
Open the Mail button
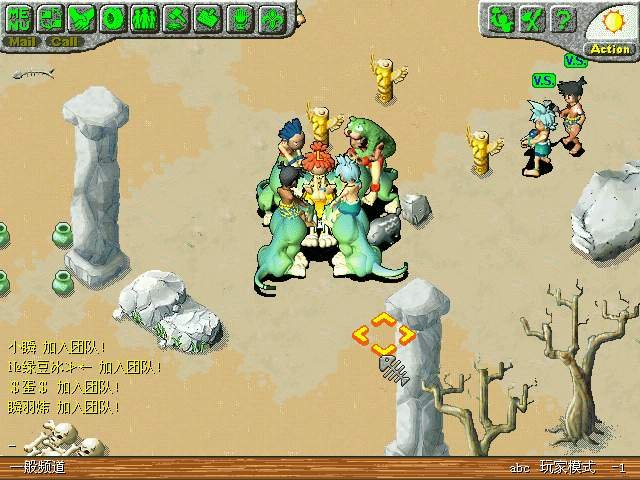click(x=22, y=42)
